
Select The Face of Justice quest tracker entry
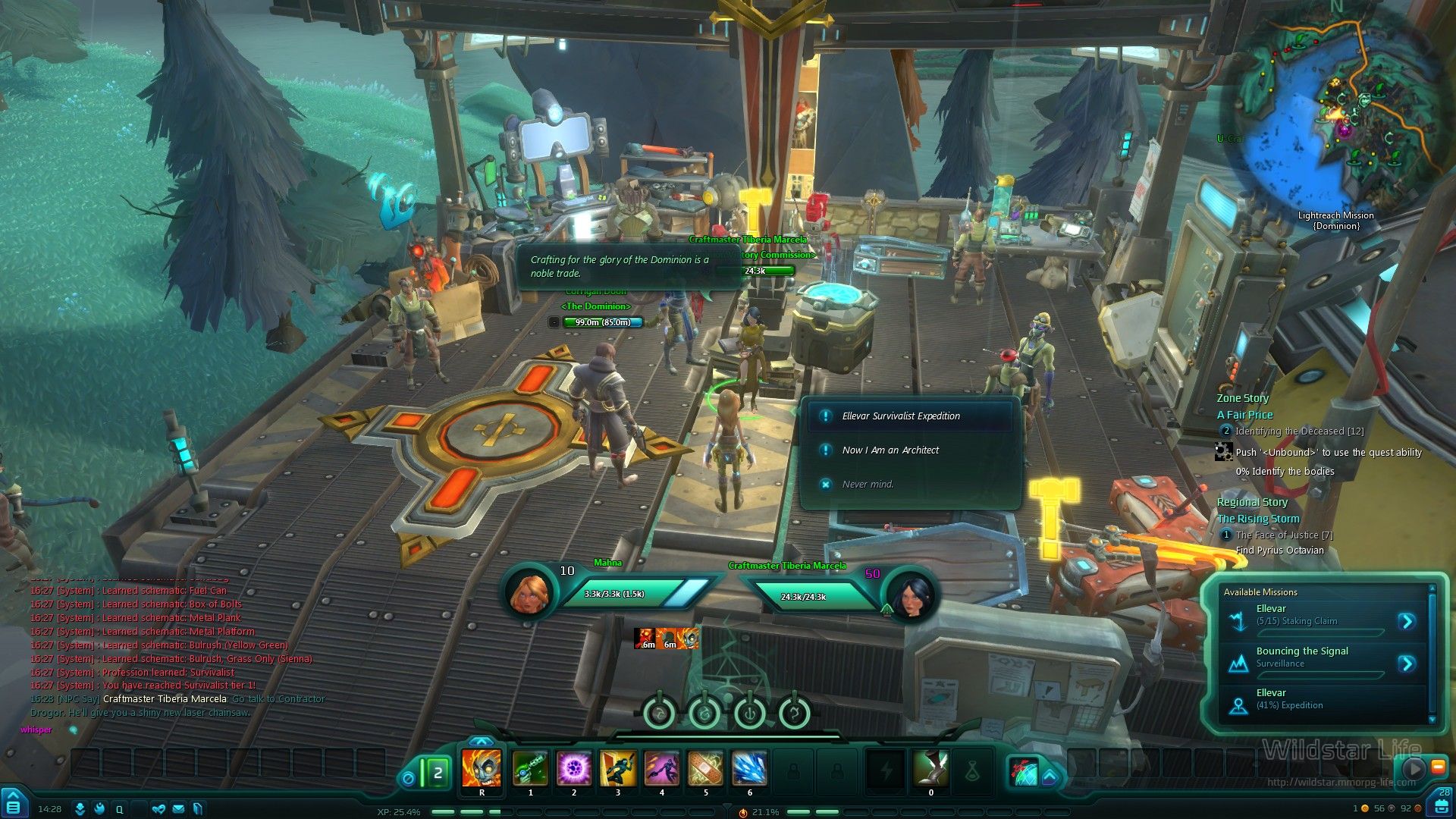[x=1284, y=535]
